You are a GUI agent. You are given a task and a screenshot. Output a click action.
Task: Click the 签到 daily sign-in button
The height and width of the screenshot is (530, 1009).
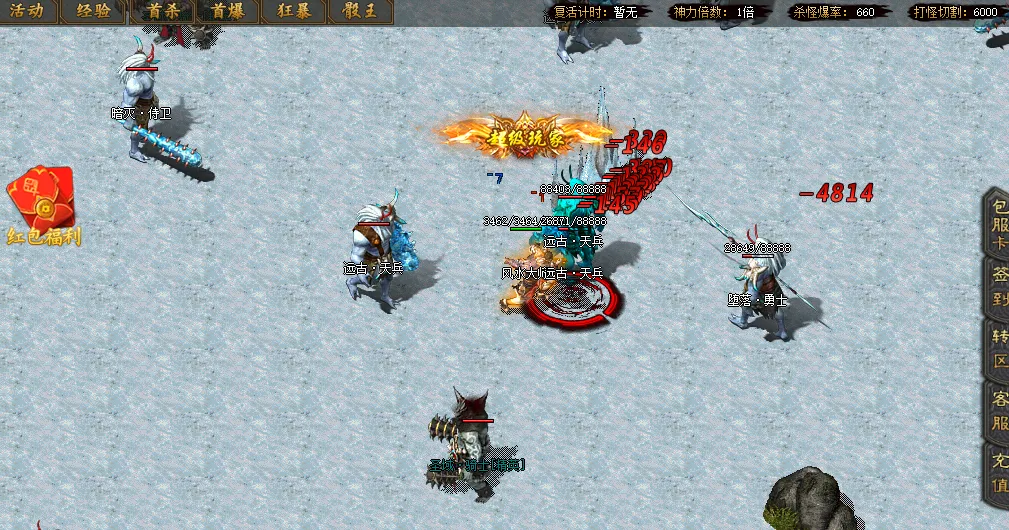(x=997, y=289)
